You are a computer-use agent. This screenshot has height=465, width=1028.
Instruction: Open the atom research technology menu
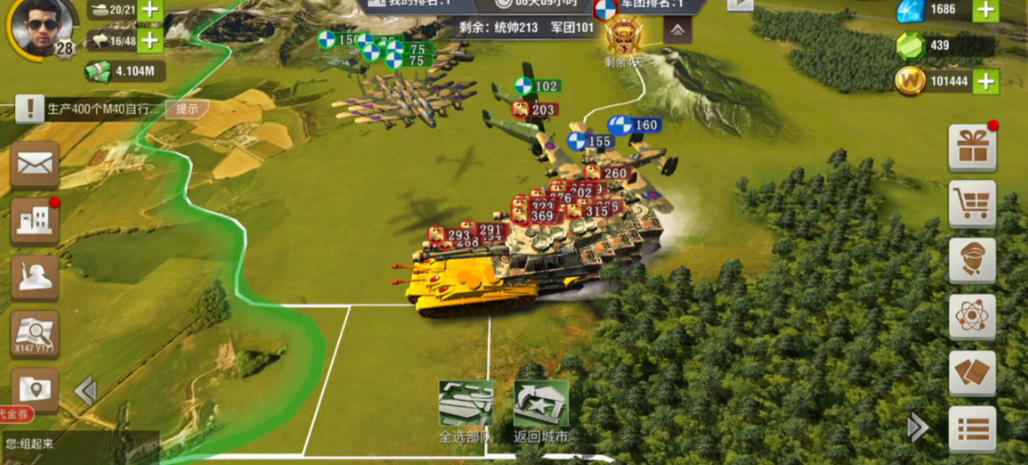971,317
